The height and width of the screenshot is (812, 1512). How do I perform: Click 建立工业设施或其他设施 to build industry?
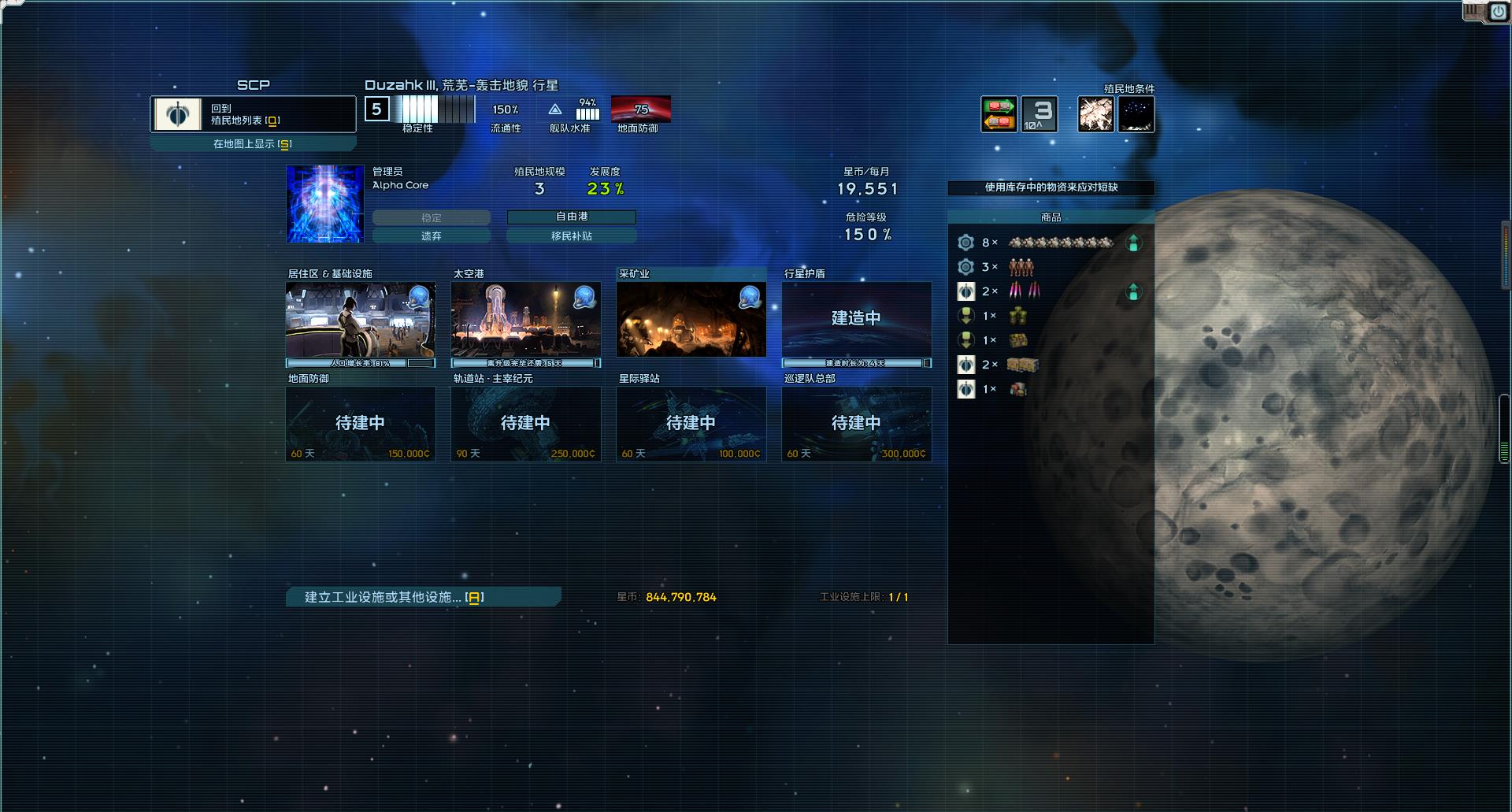coord(423,597)
